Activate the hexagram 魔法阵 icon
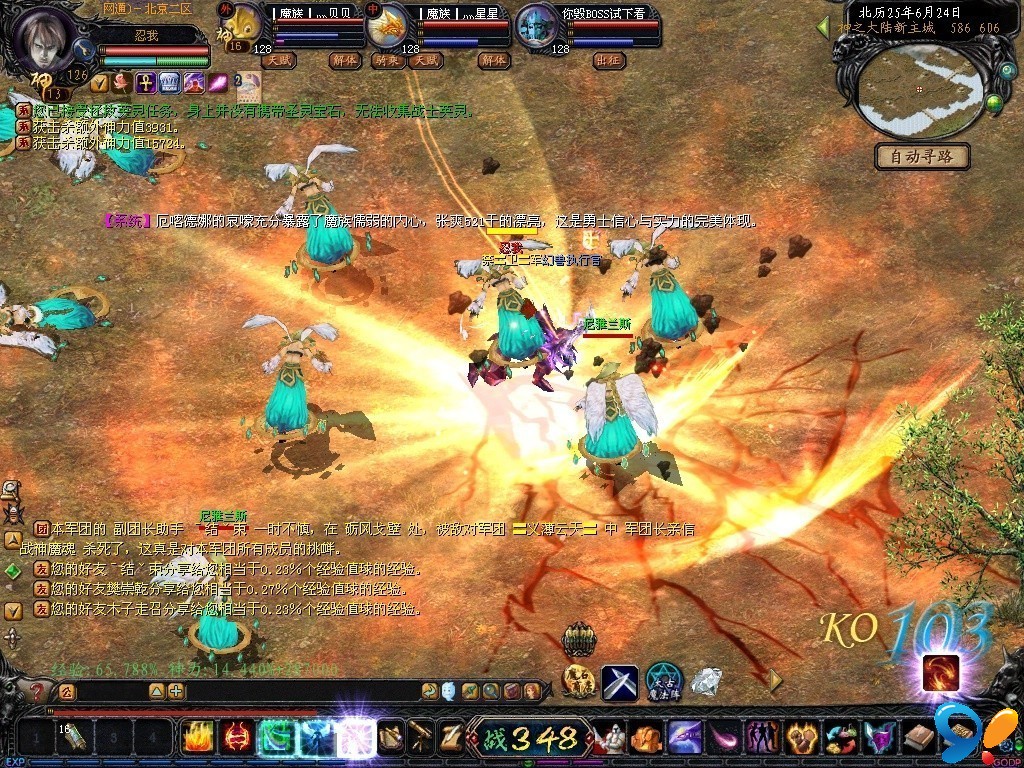Viewport: 1024px width, 768px height. [x=663, y=681]
